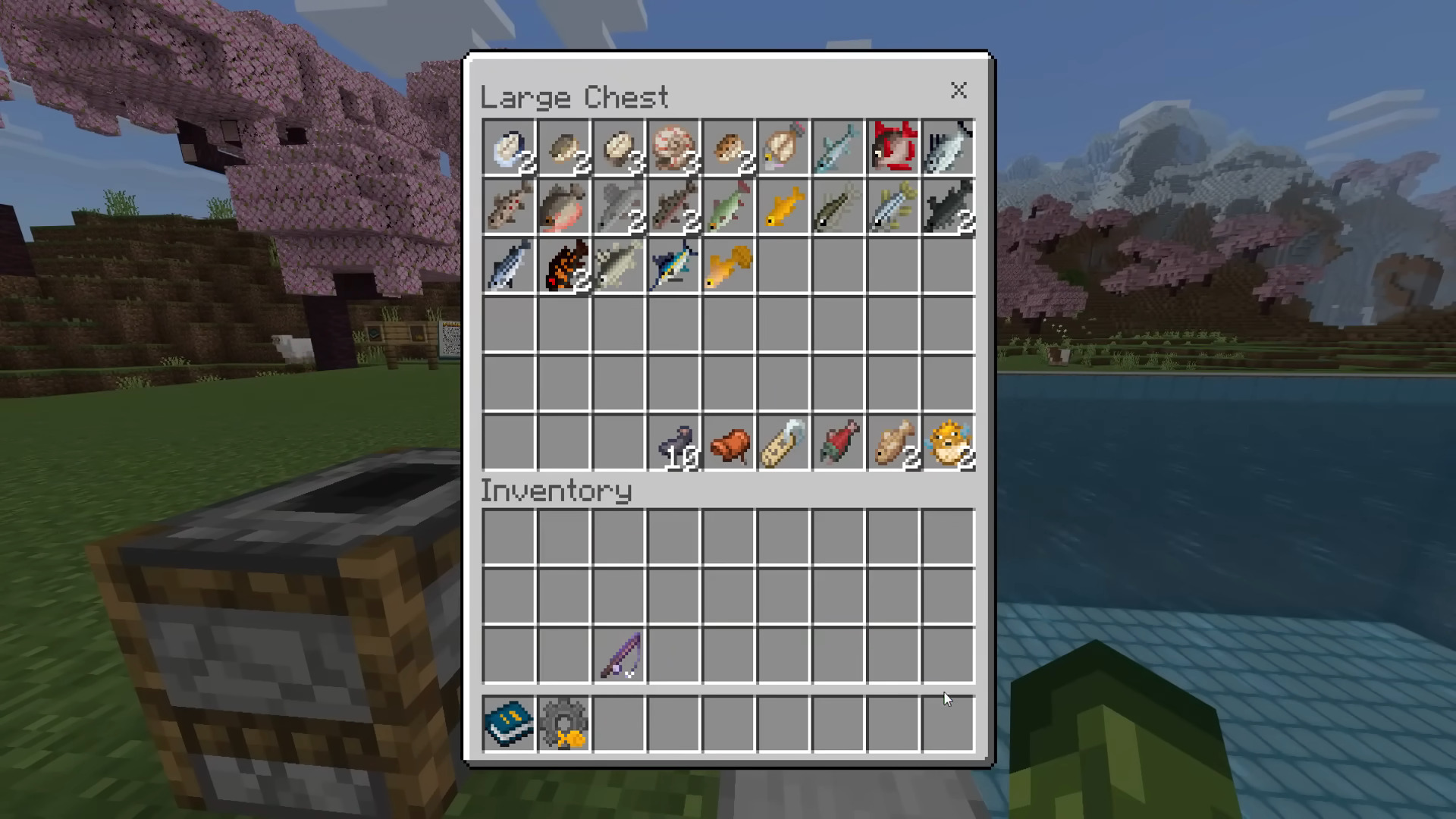Screen dimensions: 1456x819
Task: Pick up the tan fish stack beside pufferfish
Action: coord(893,443)
